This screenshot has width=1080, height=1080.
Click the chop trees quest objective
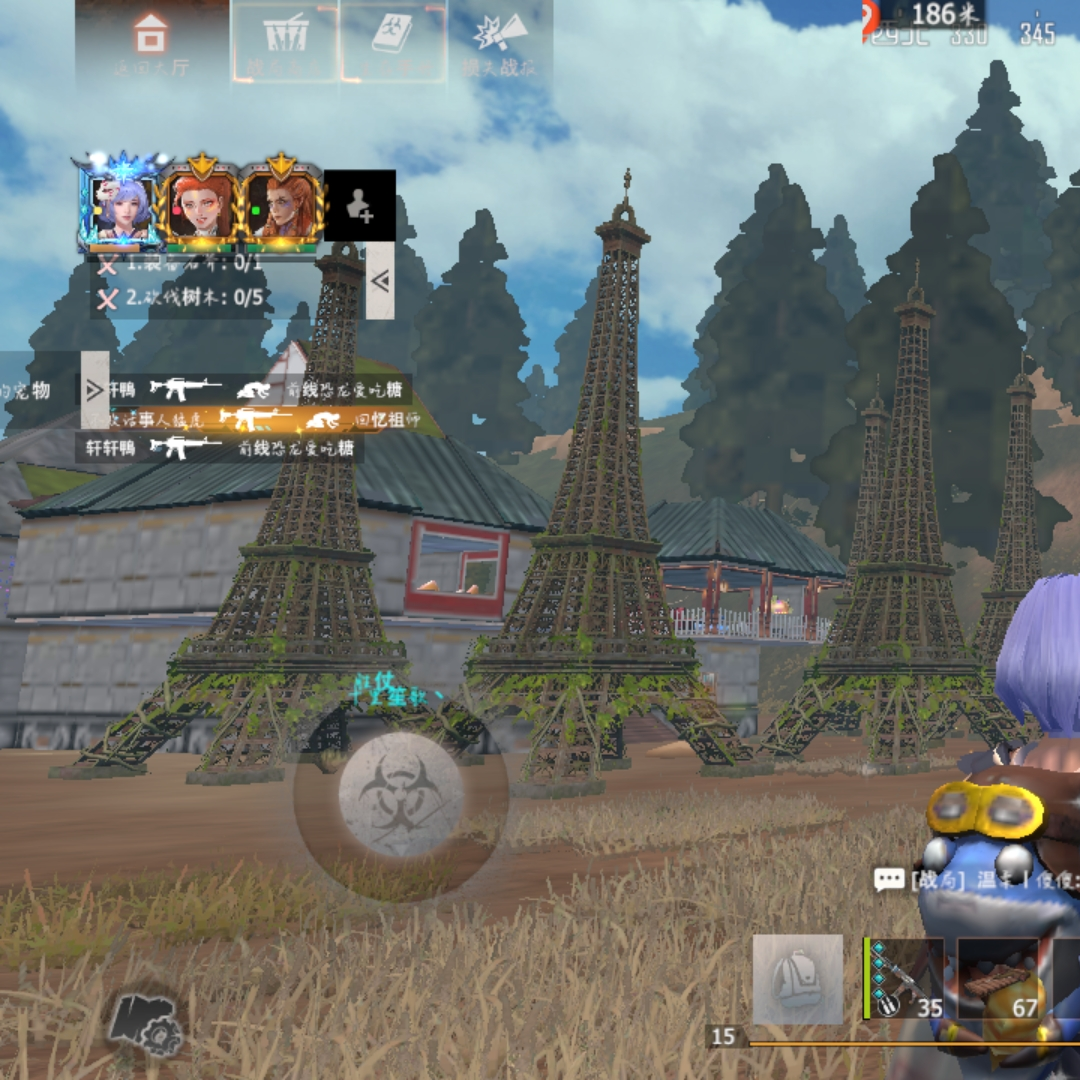pyautogui.click(x=182, y=298)
